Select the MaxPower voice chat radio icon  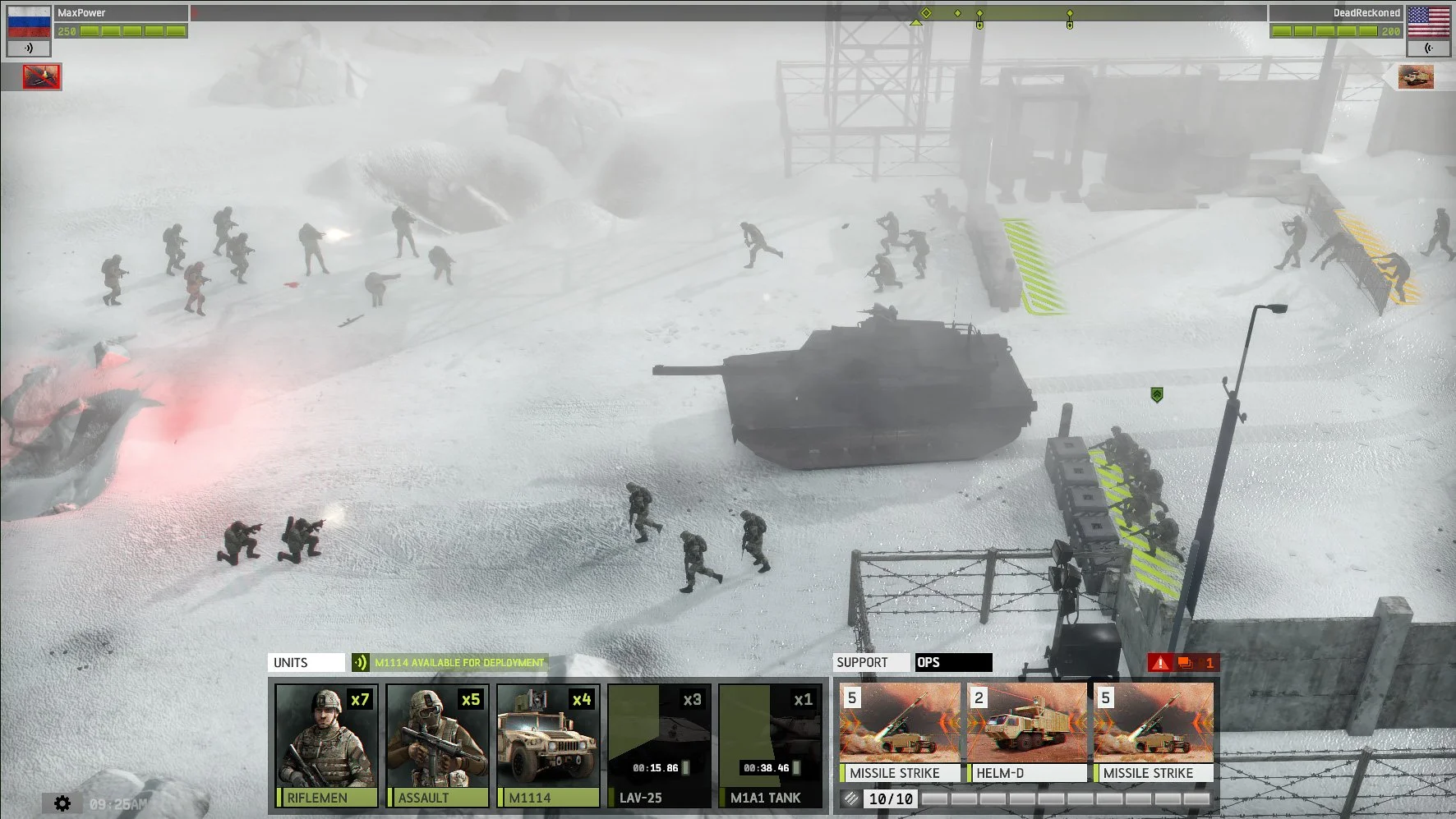(30, 48)
